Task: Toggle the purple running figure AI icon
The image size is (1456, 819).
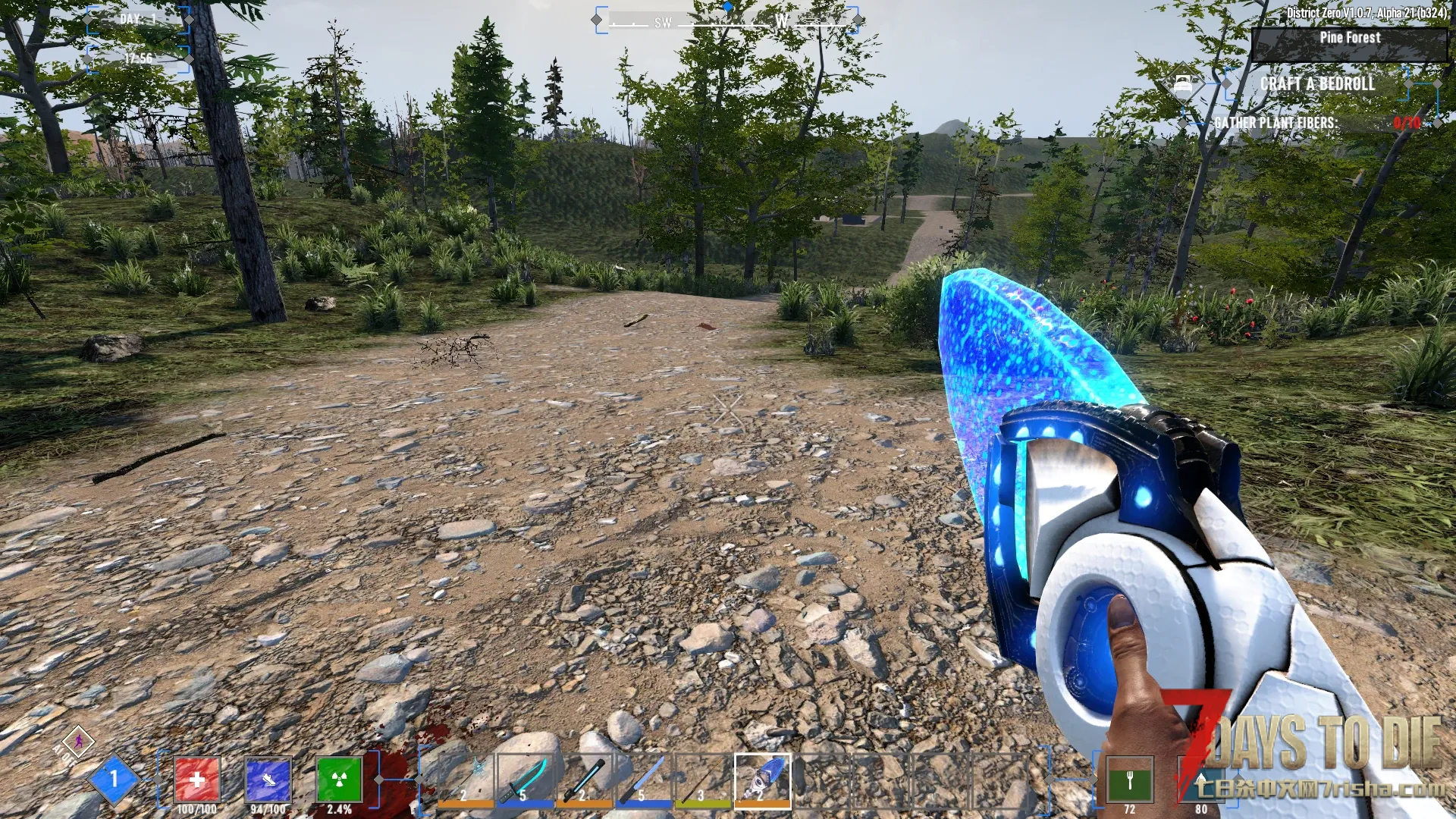Action: 78,741
